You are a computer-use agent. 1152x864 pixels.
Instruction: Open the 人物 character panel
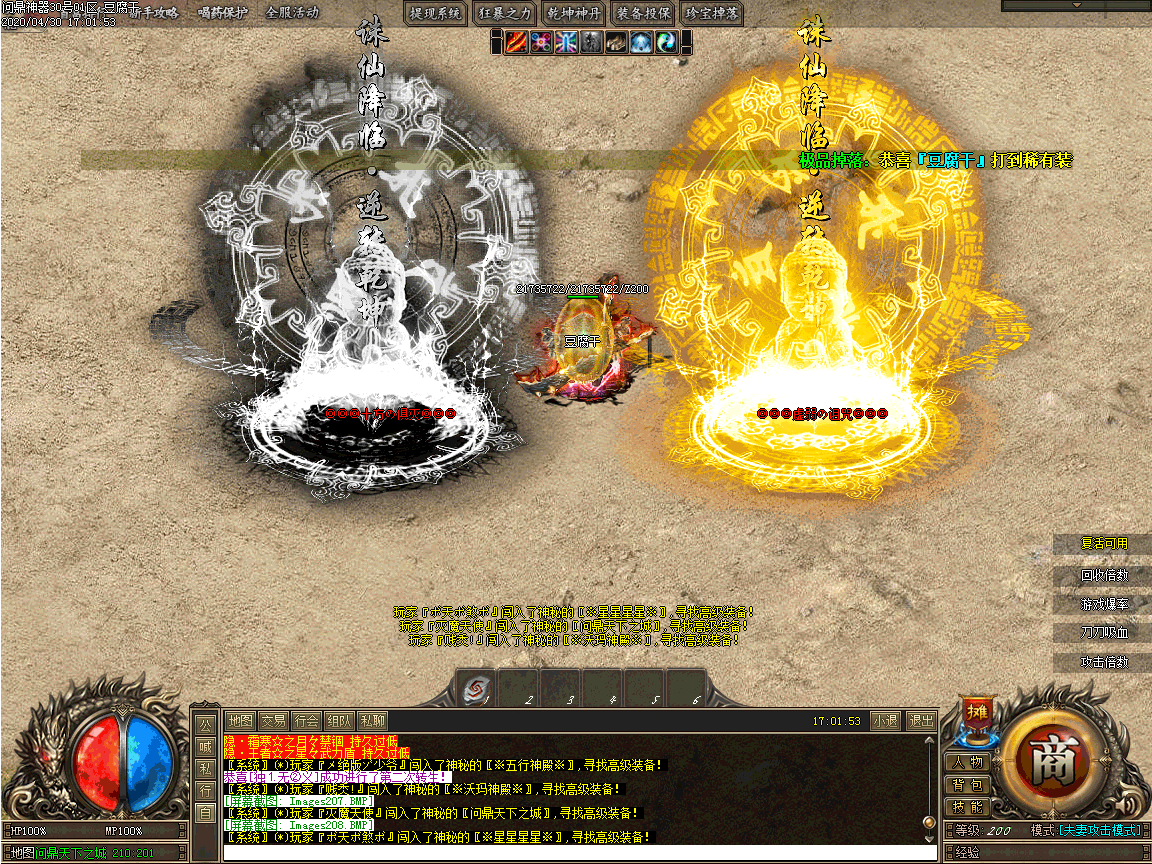[967, 762]
